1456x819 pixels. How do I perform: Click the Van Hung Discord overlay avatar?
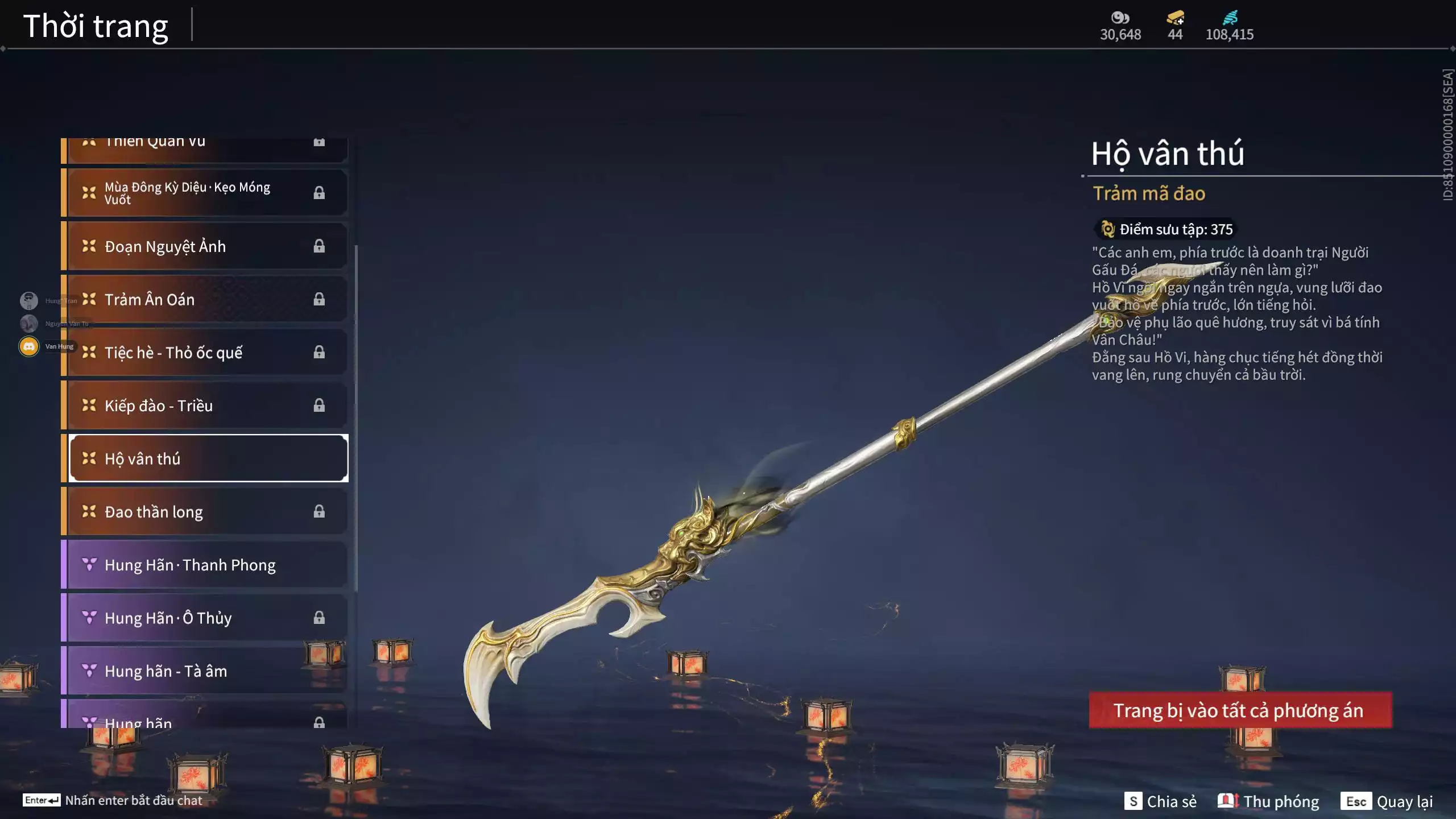[x=29, y=346]
